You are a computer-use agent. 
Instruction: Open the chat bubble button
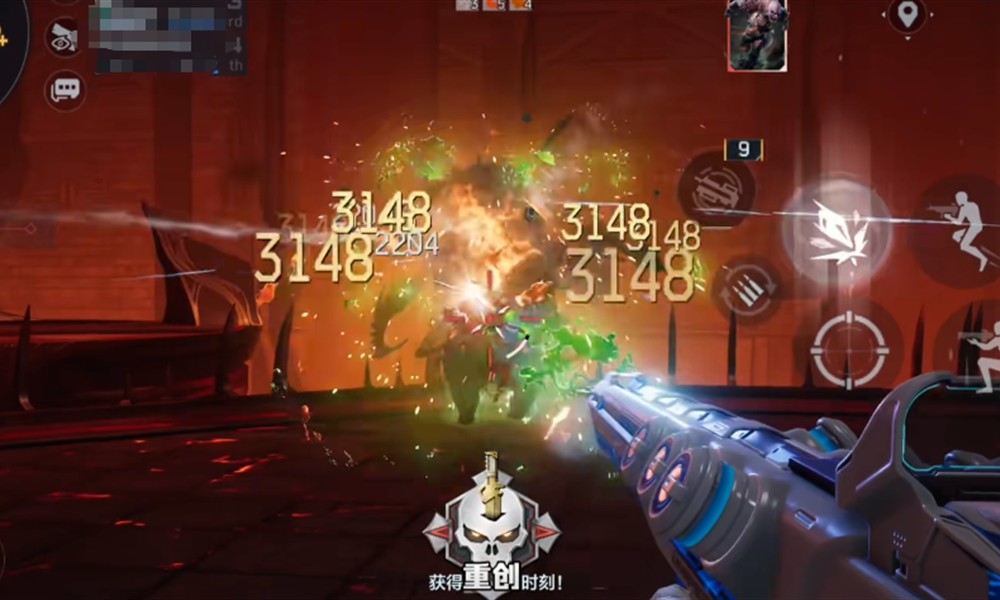[x=65, y=90]
